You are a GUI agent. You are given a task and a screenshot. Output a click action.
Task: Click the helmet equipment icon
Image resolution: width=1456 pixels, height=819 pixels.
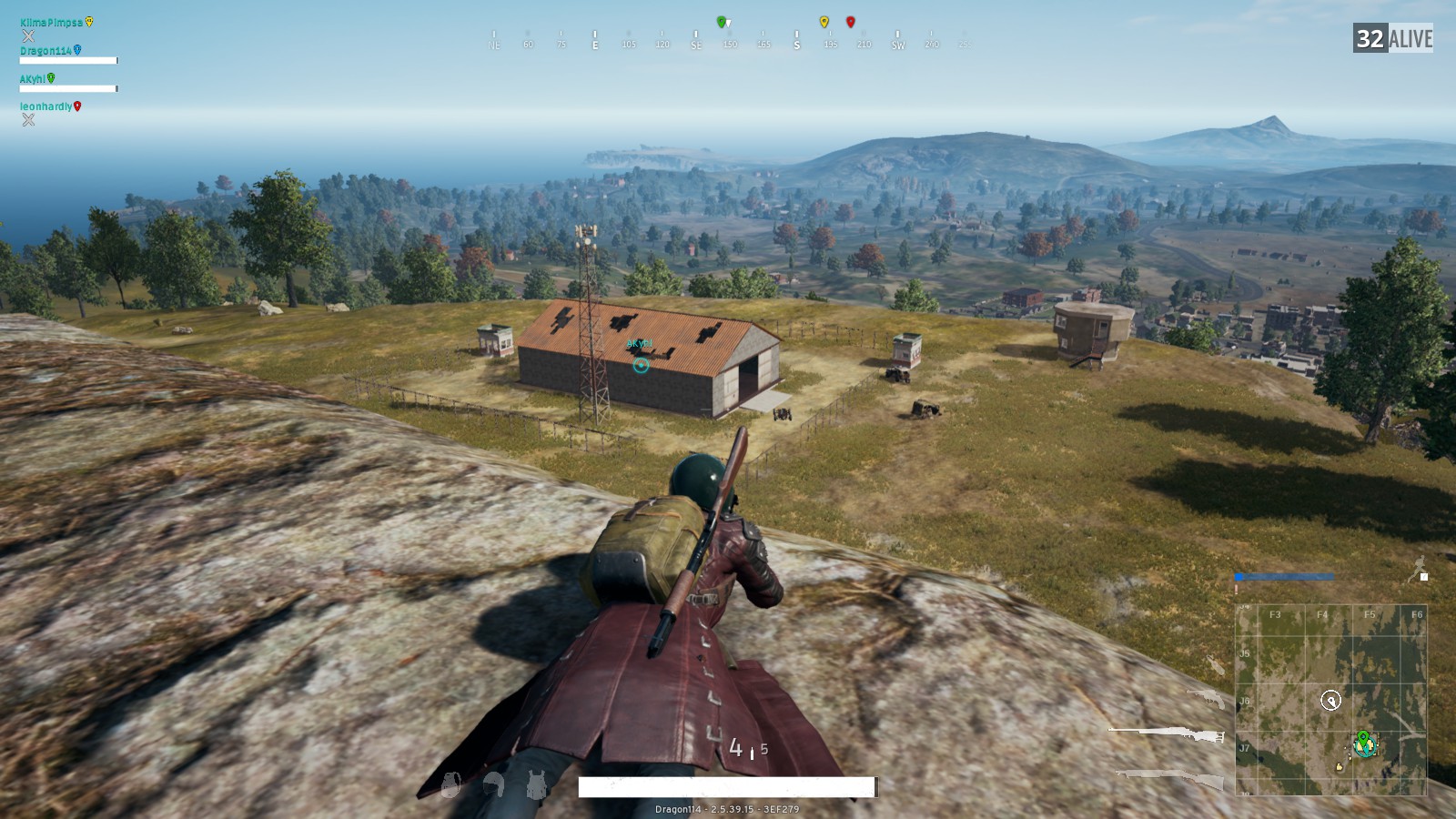coord(494,784)
